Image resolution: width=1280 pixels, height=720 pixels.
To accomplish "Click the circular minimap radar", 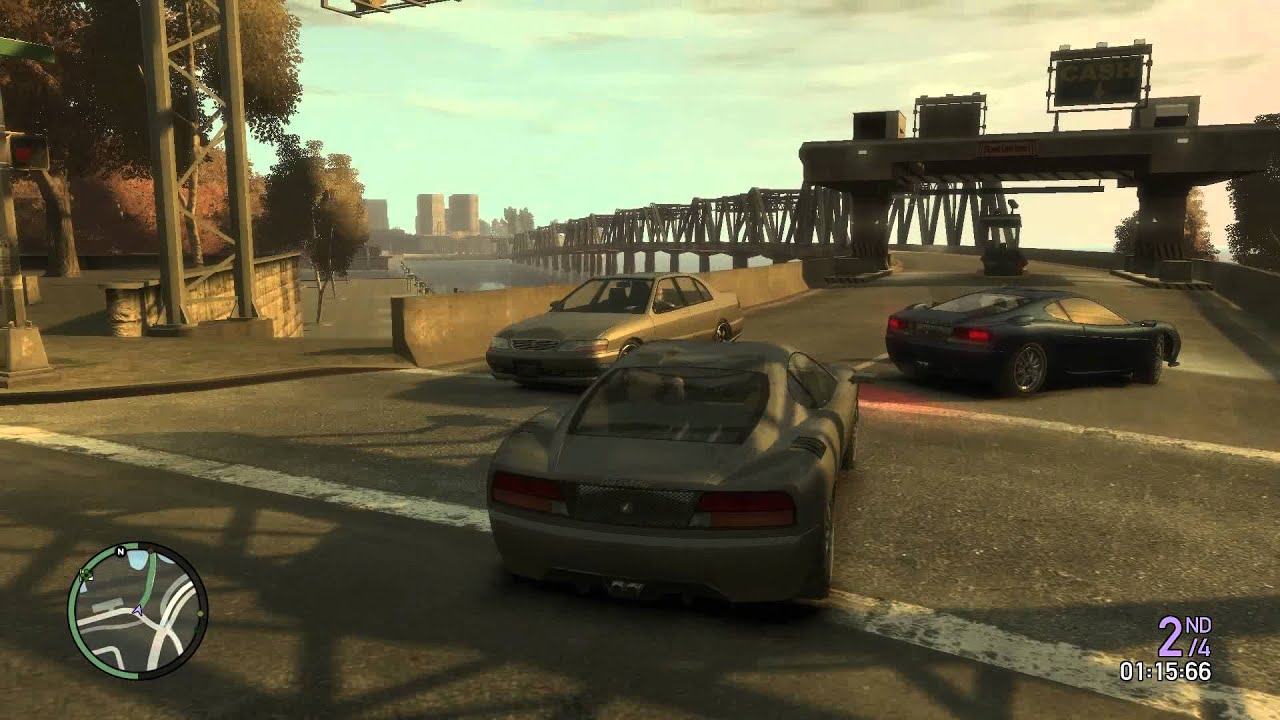I will click(x=137, y=611).
